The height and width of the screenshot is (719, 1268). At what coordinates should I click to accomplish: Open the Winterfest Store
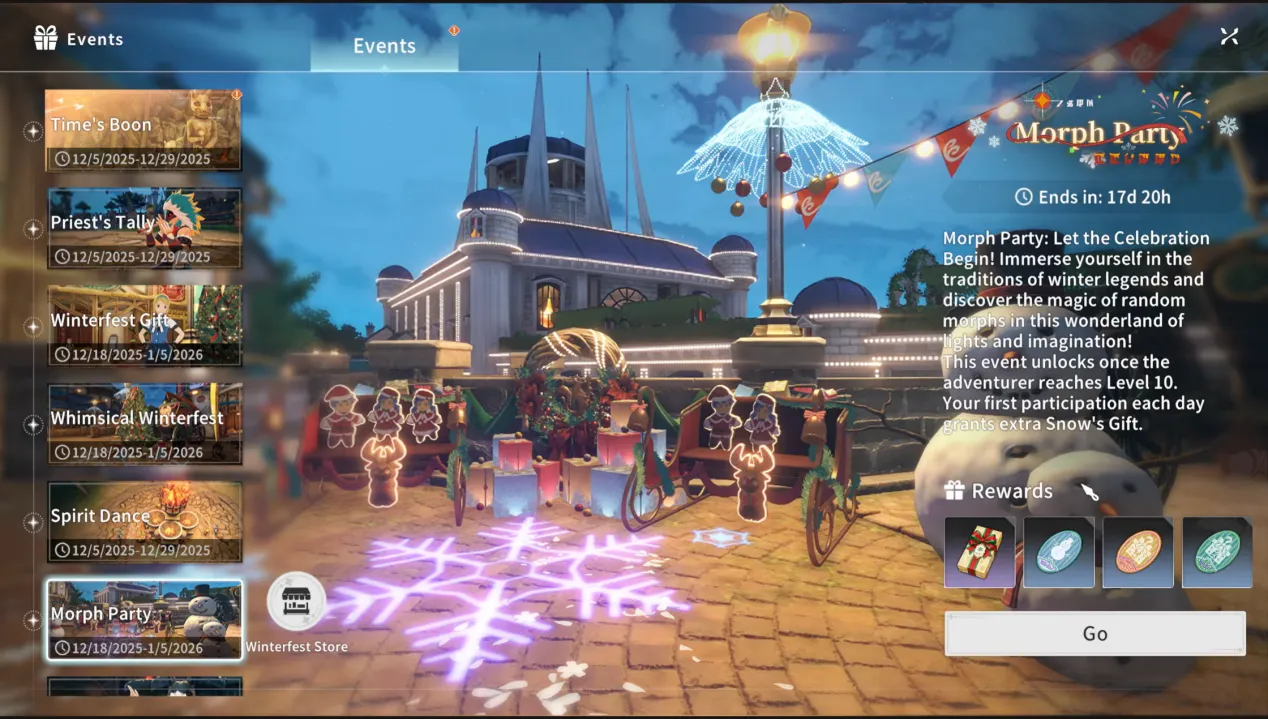click(297, 602)
